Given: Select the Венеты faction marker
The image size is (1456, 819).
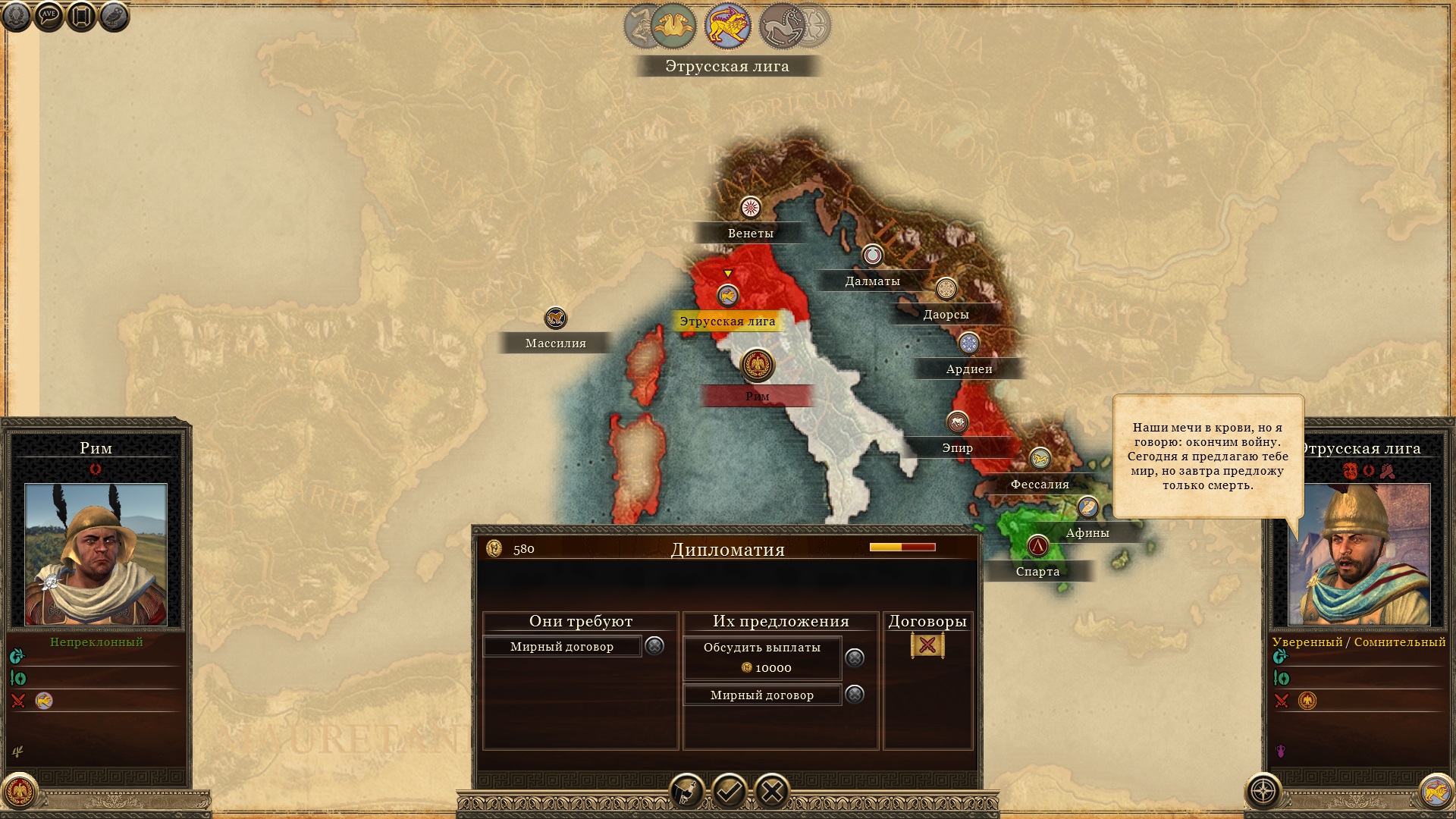Looking at the screenshot, I should pos(750,208).
